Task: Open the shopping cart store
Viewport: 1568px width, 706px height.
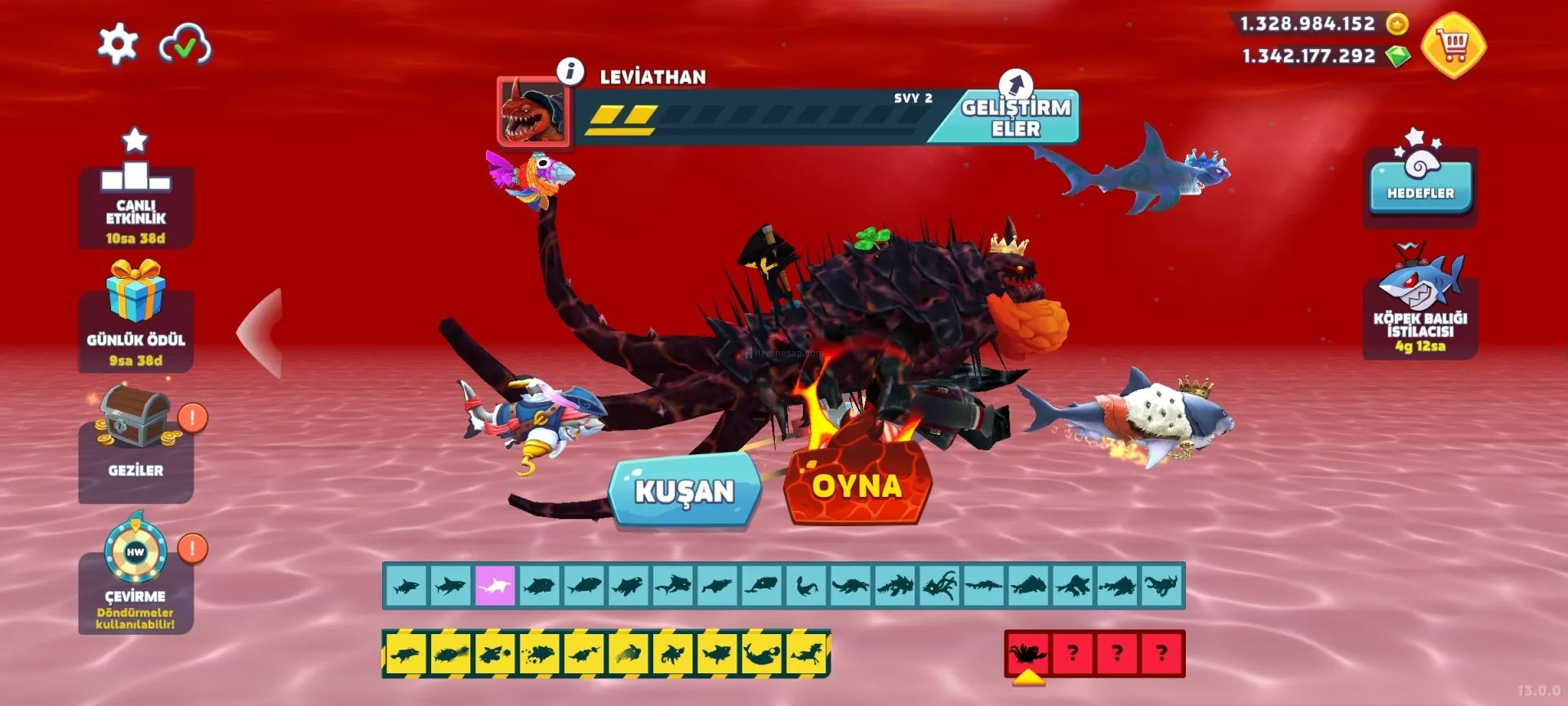Action: pyautogui.click(x=1454, y=46)
